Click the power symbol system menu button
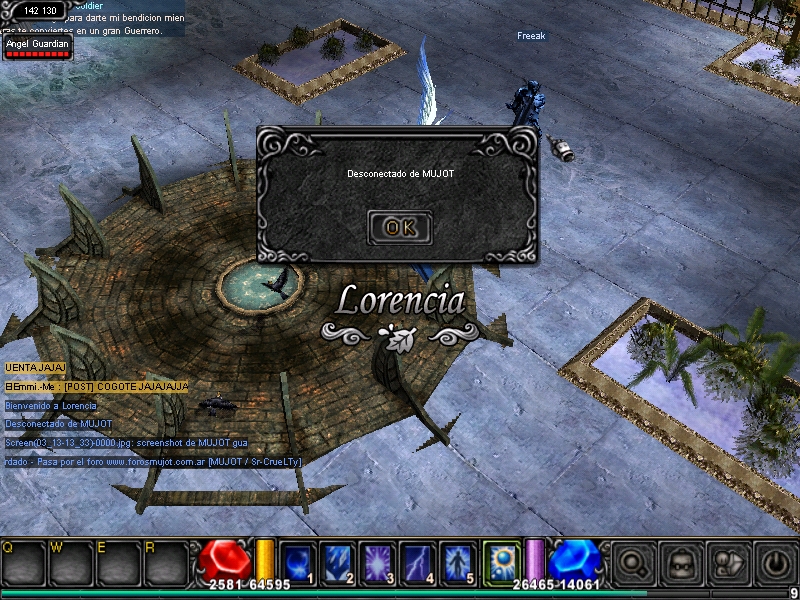Viewport: 800px width, 600px height. tap(775, 563)
